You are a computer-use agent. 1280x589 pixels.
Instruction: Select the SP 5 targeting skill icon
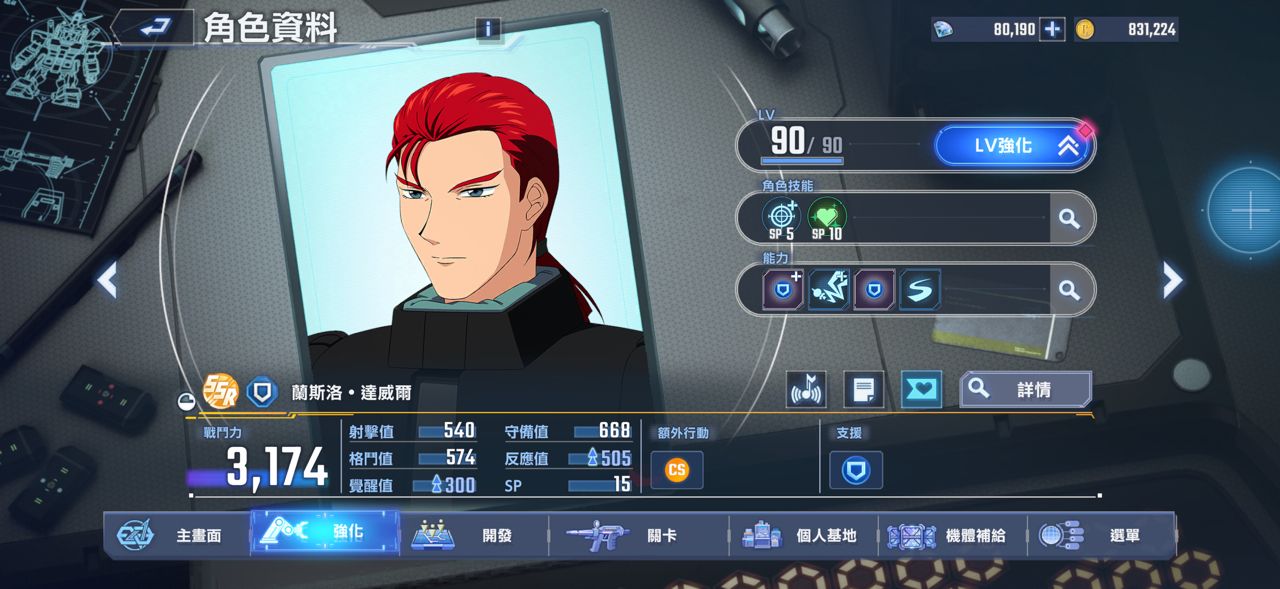782,218
